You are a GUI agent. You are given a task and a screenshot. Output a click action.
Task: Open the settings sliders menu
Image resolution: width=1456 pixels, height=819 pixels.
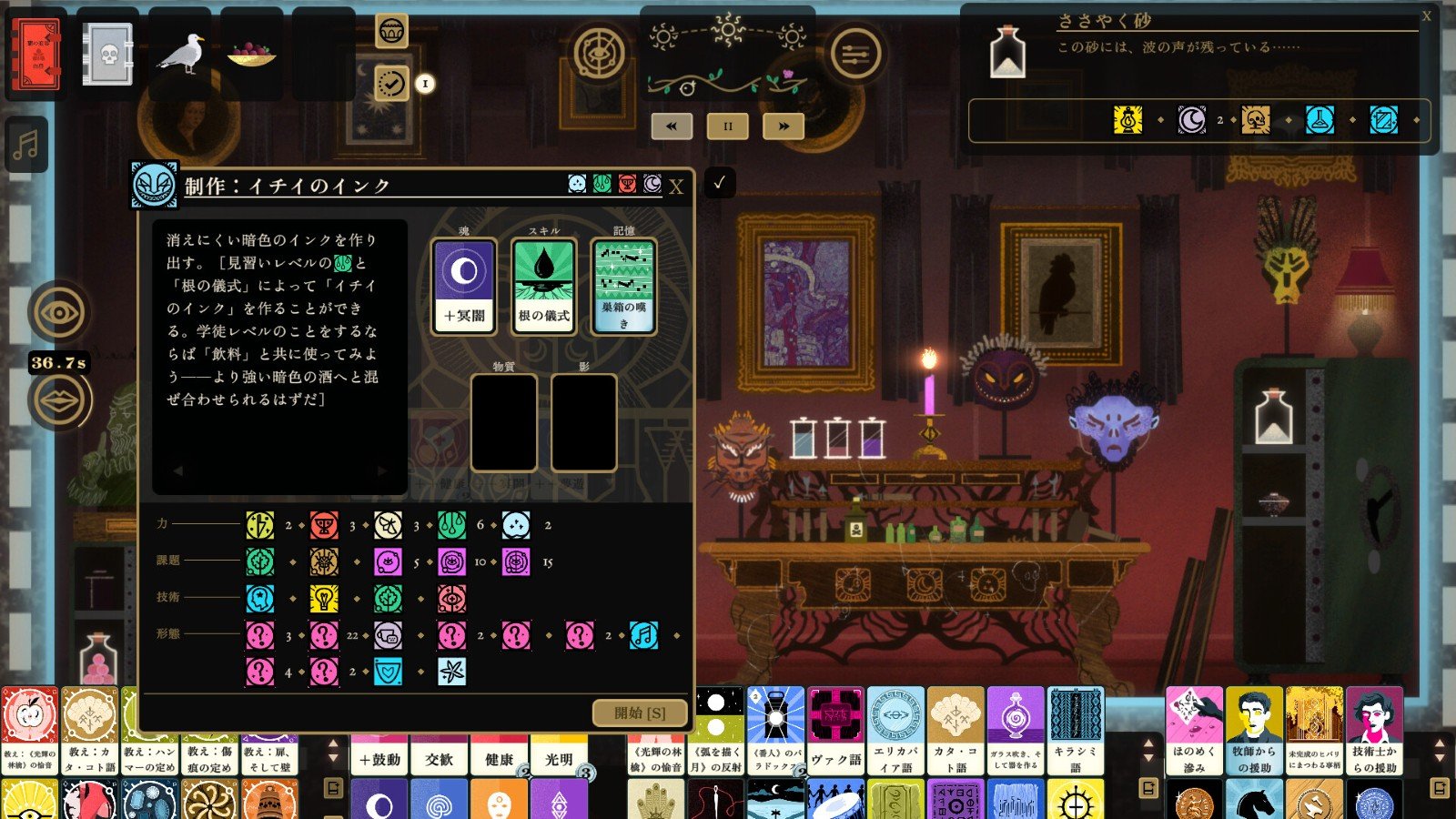(855, 54)
